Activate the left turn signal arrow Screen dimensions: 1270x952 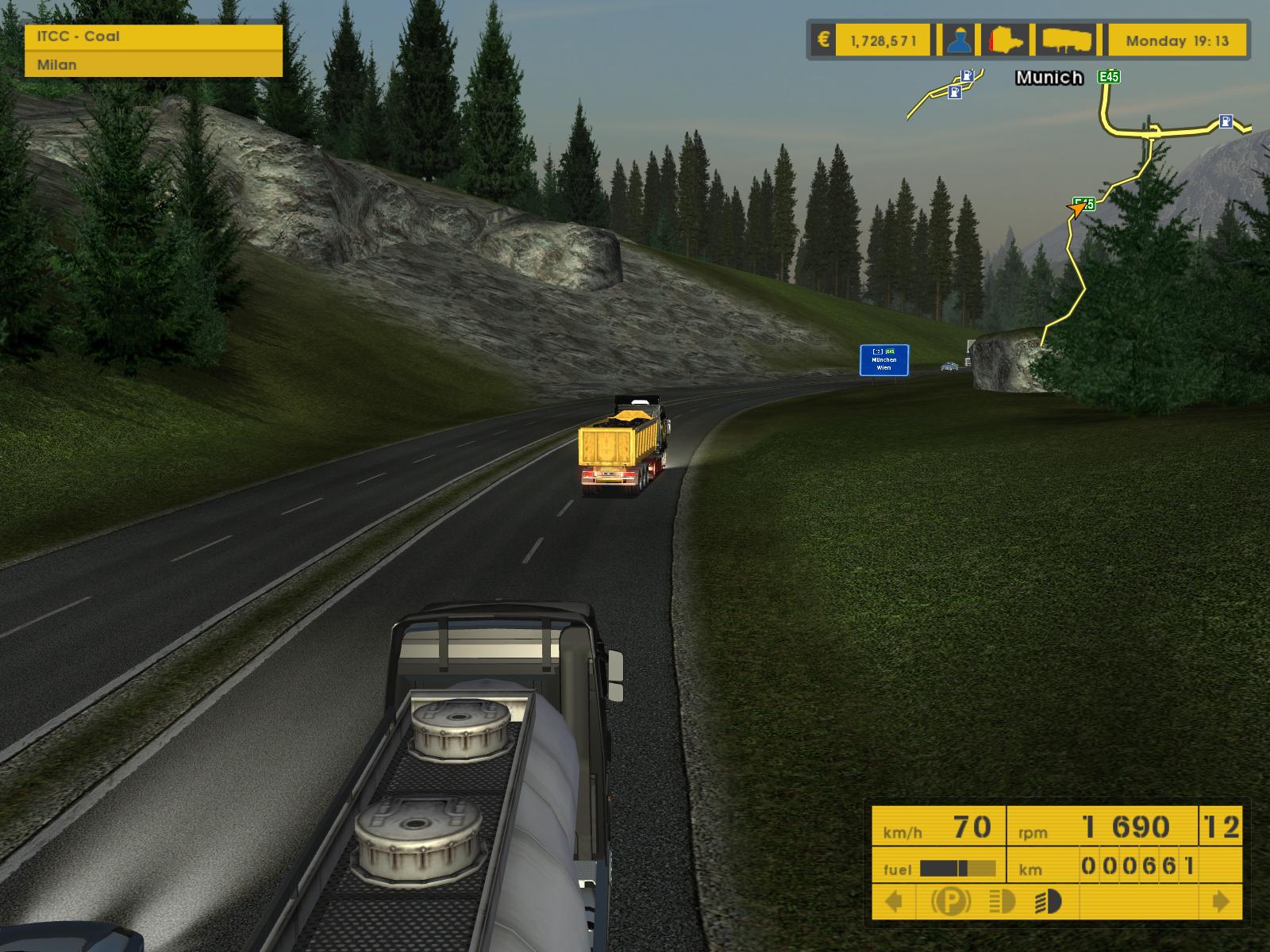click(894, 902)
